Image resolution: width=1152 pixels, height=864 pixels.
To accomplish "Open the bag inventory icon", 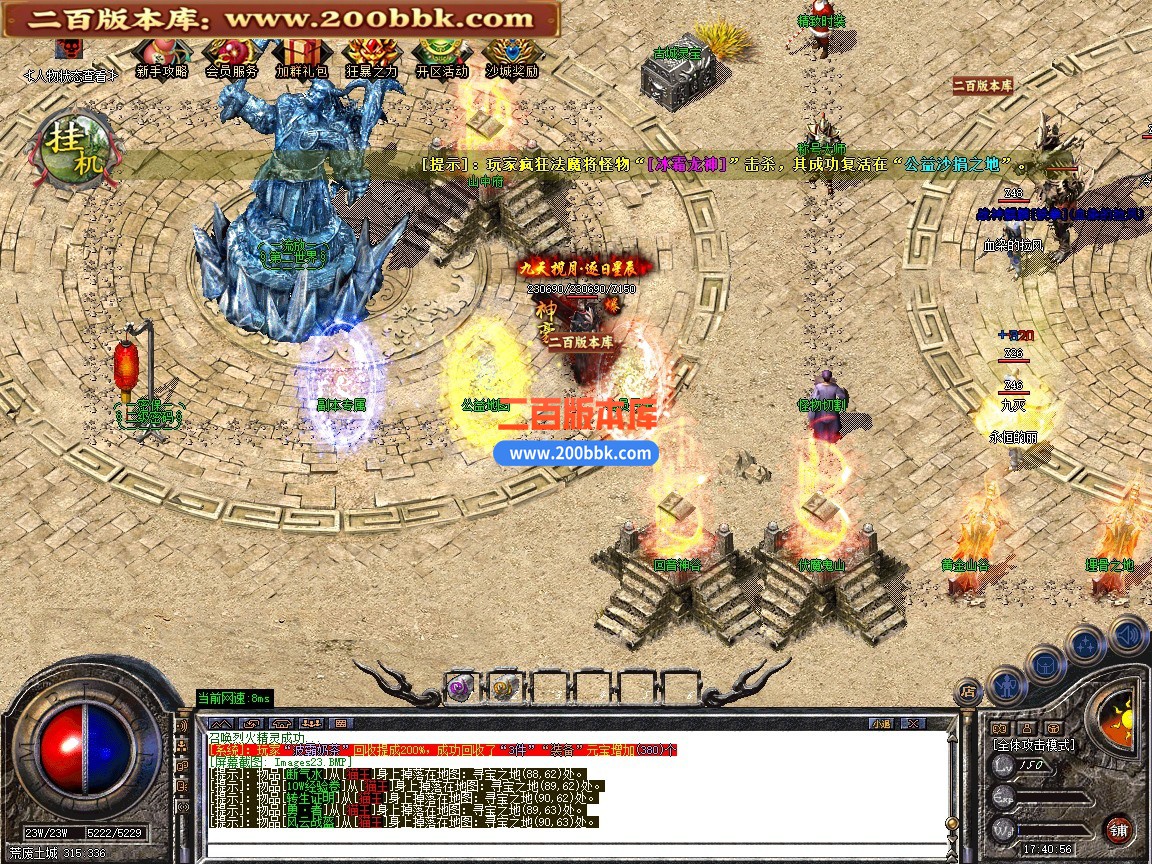I will click(1045, 663).
